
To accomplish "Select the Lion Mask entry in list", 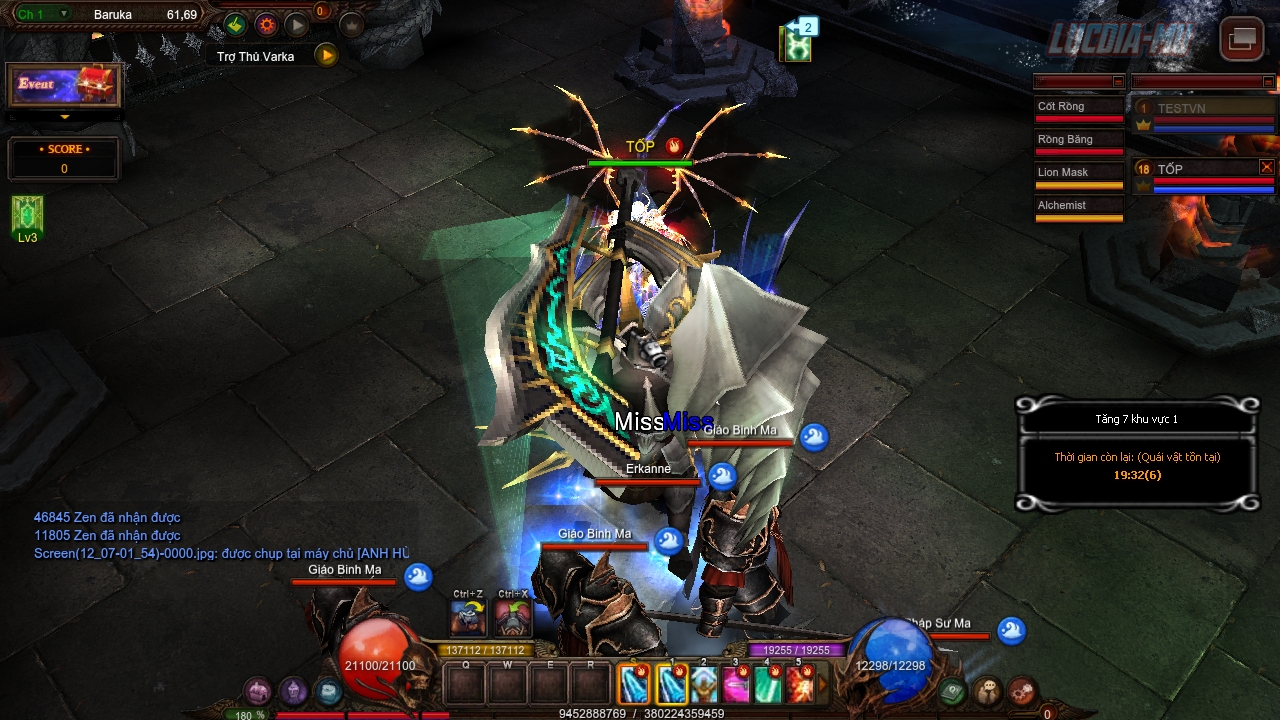I will point(1079,174).
